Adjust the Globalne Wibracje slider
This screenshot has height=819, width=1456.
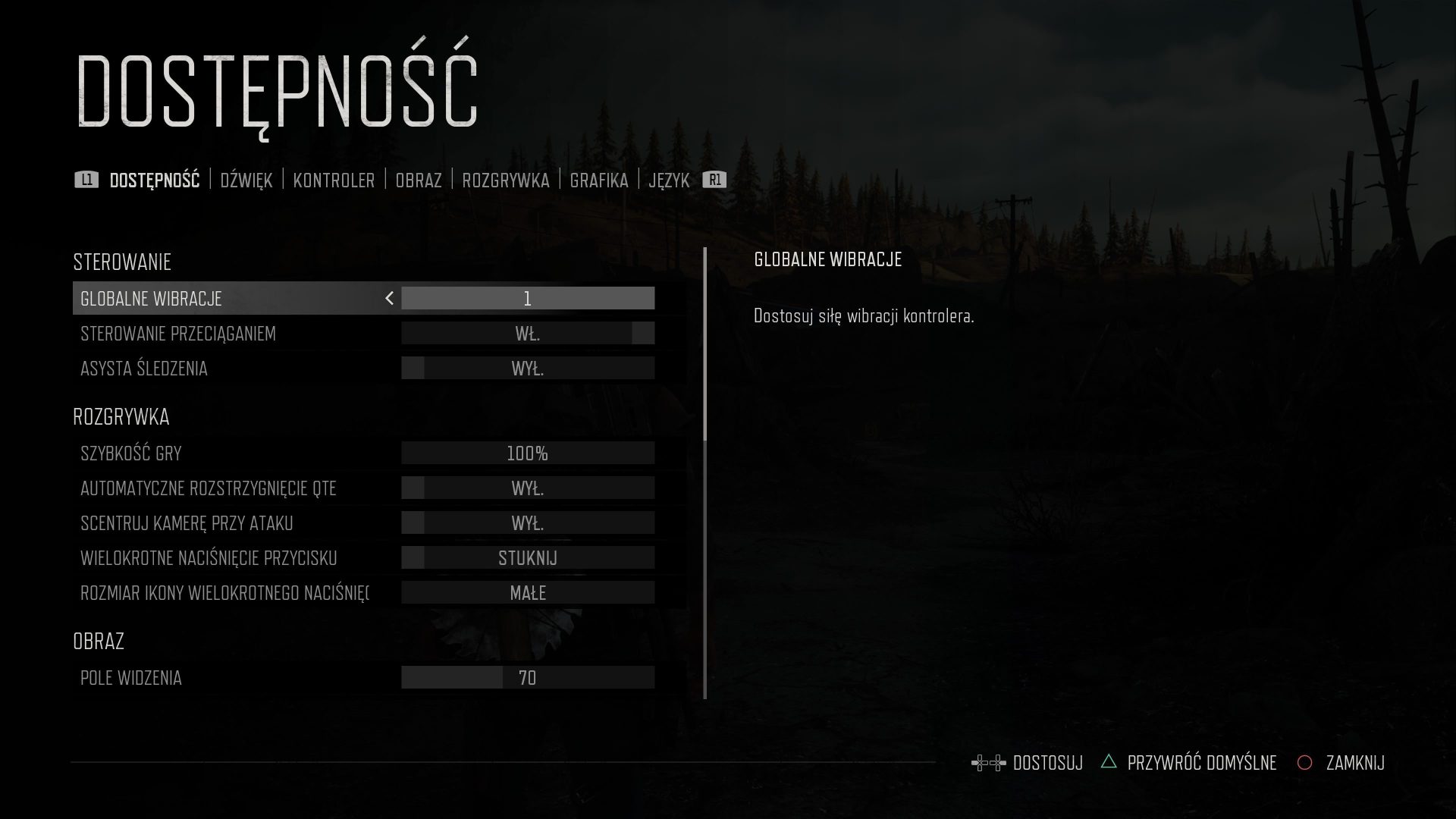(x=528, y=298)
